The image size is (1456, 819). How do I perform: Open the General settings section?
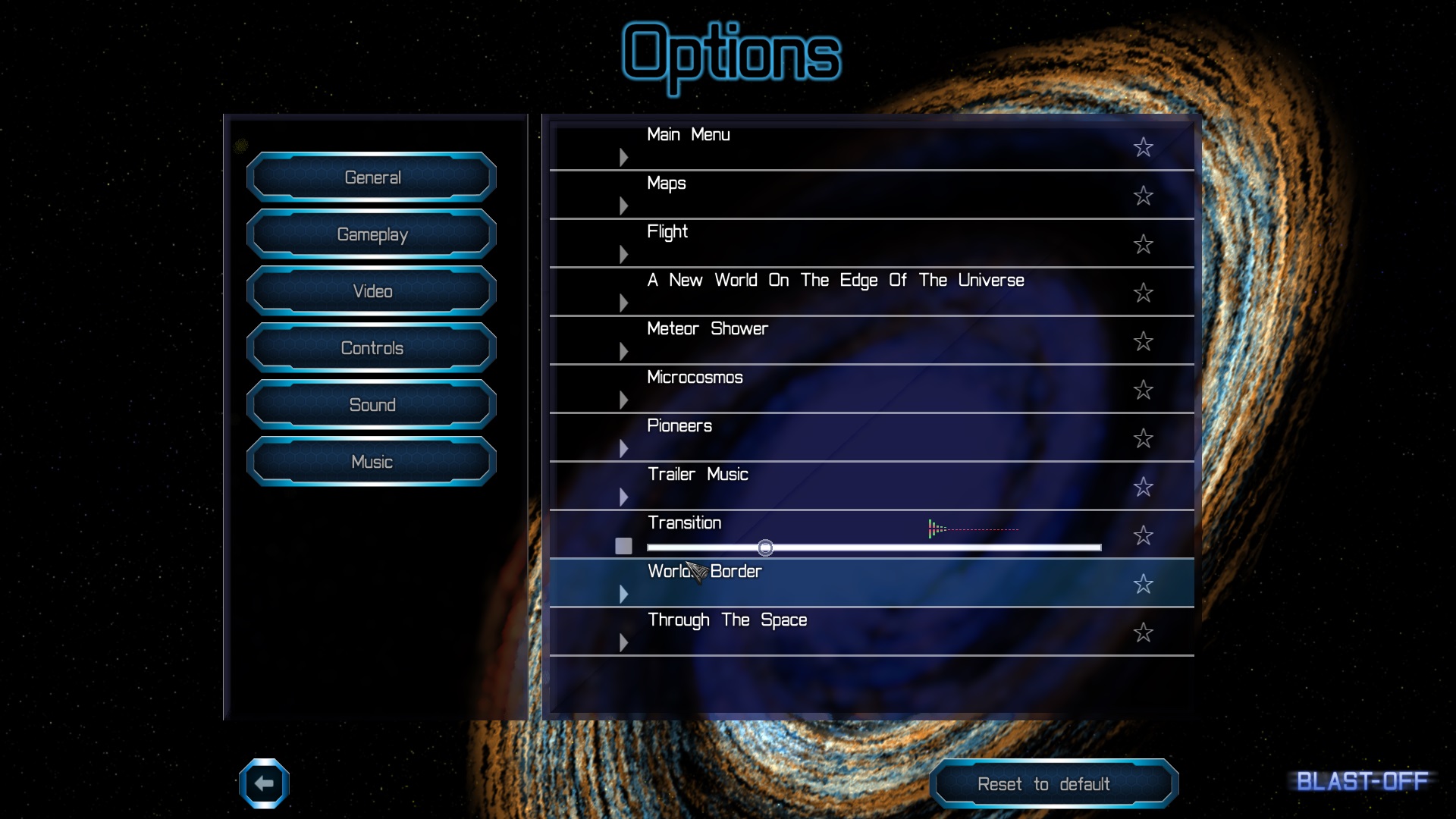(372, 177)
